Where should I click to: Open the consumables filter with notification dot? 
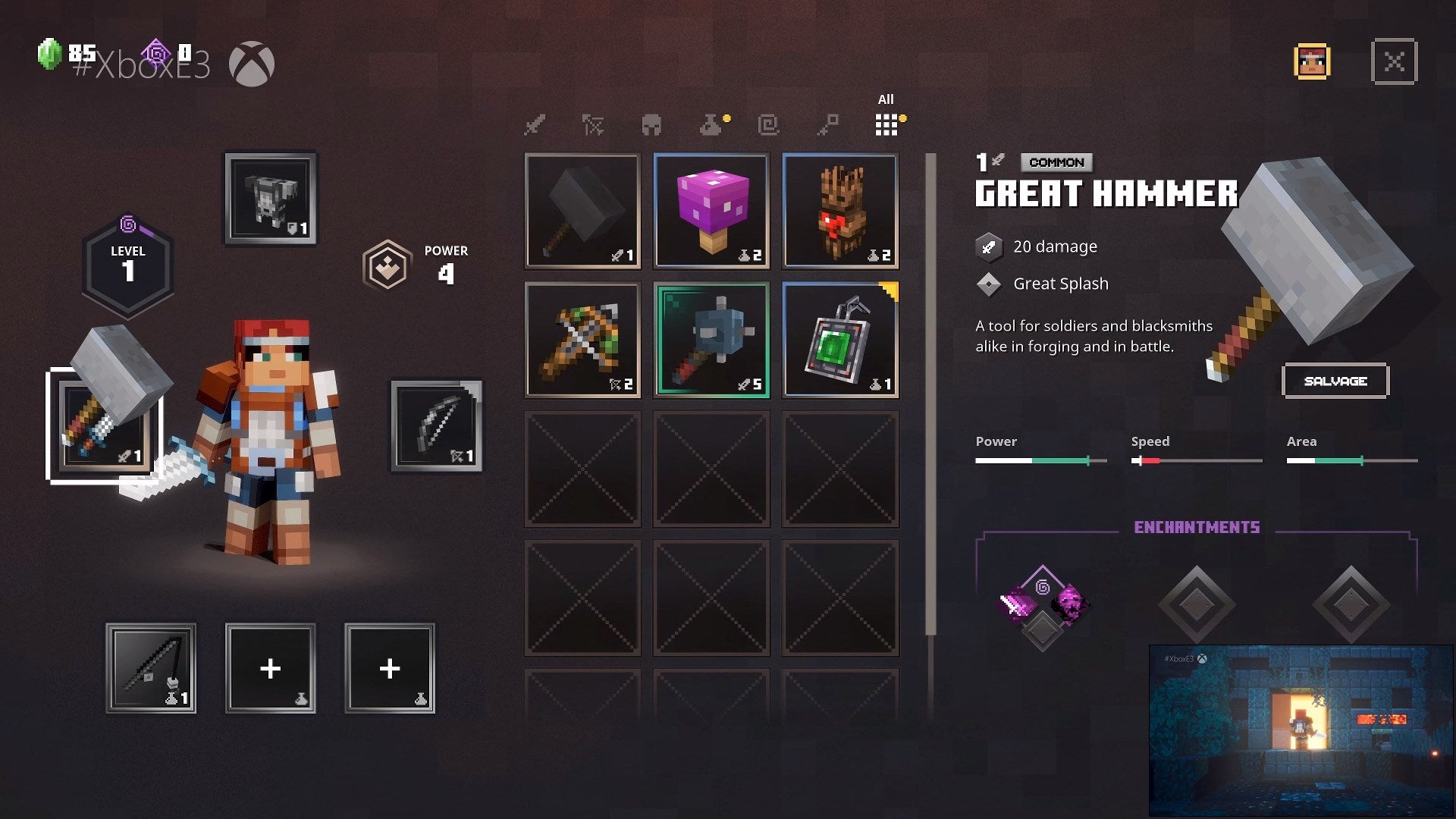(x=711, y=125)
